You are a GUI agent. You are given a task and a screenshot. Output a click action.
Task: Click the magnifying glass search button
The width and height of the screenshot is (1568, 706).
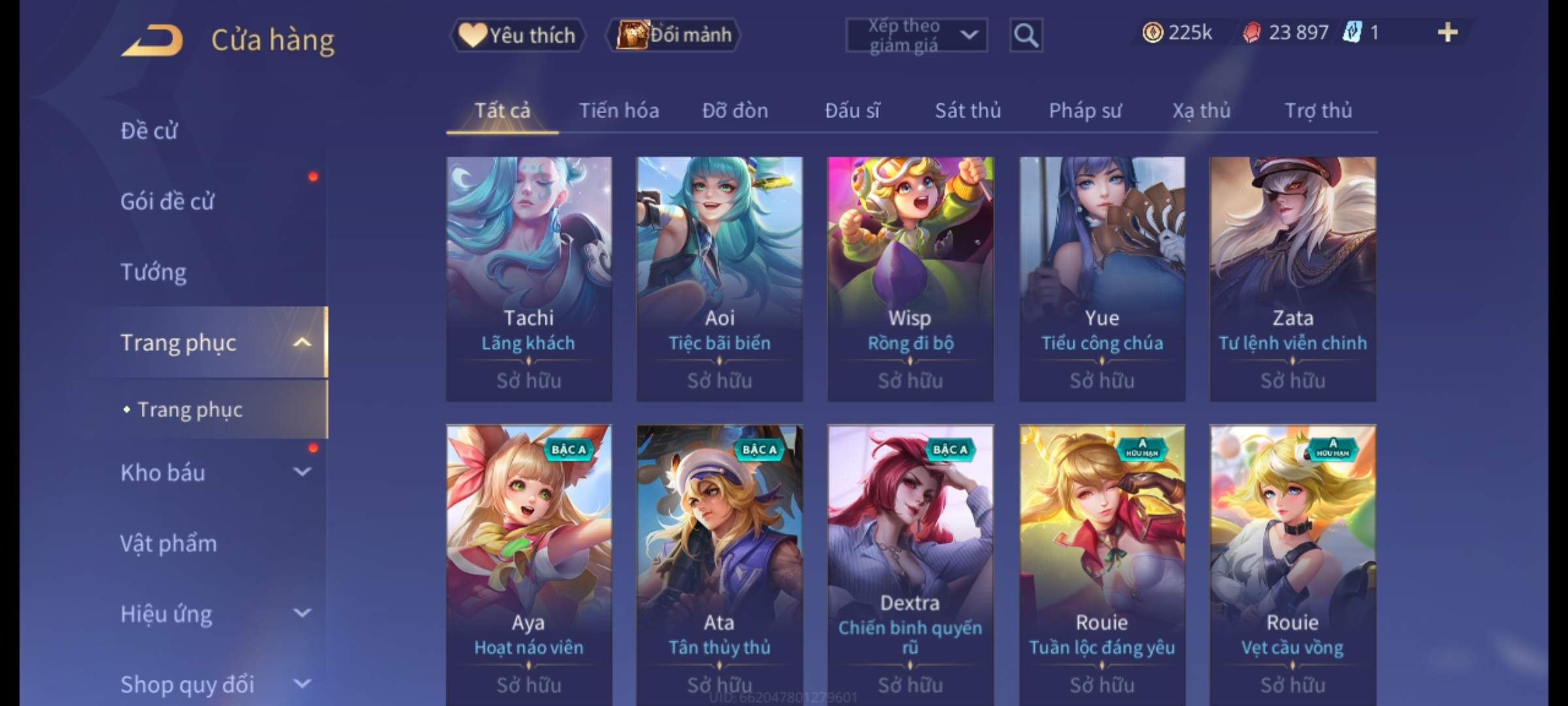tap(1026, 35)
